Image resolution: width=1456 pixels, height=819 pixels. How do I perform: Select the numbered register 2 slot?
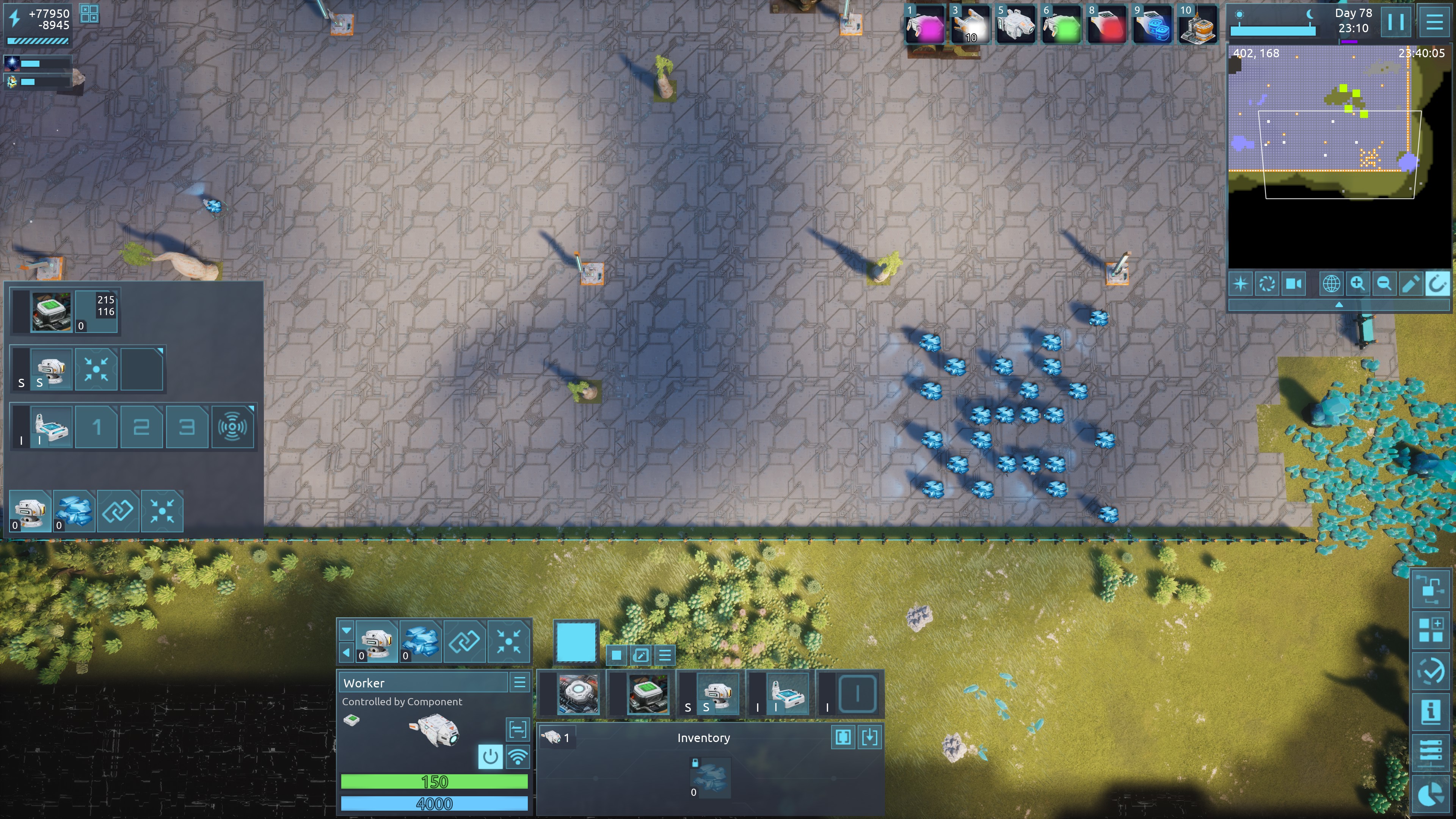click(141, 427)
